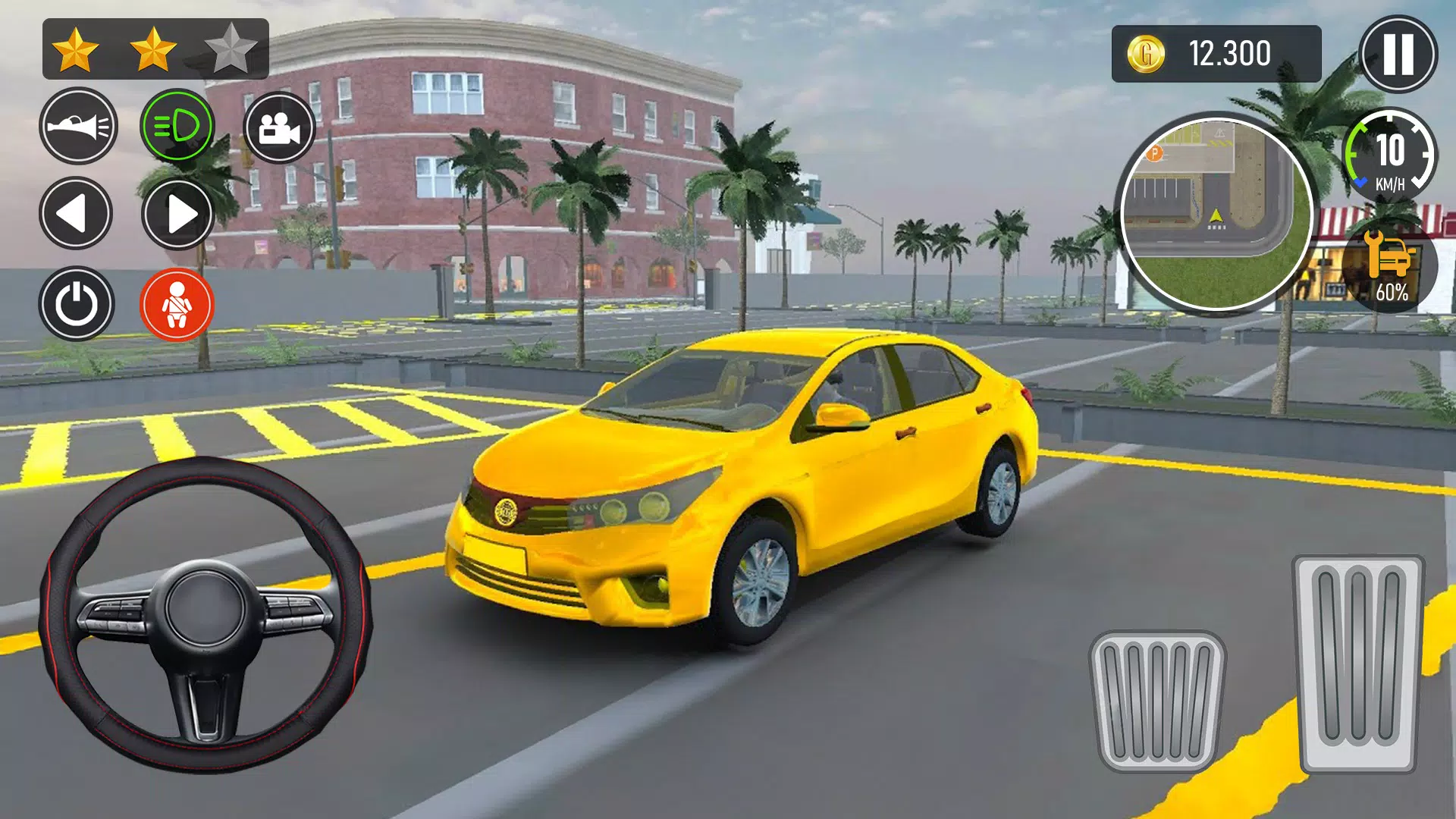Turn the engine on
Image resolution: width=1456 pixels, height=819 pixels.
[77, 303]
